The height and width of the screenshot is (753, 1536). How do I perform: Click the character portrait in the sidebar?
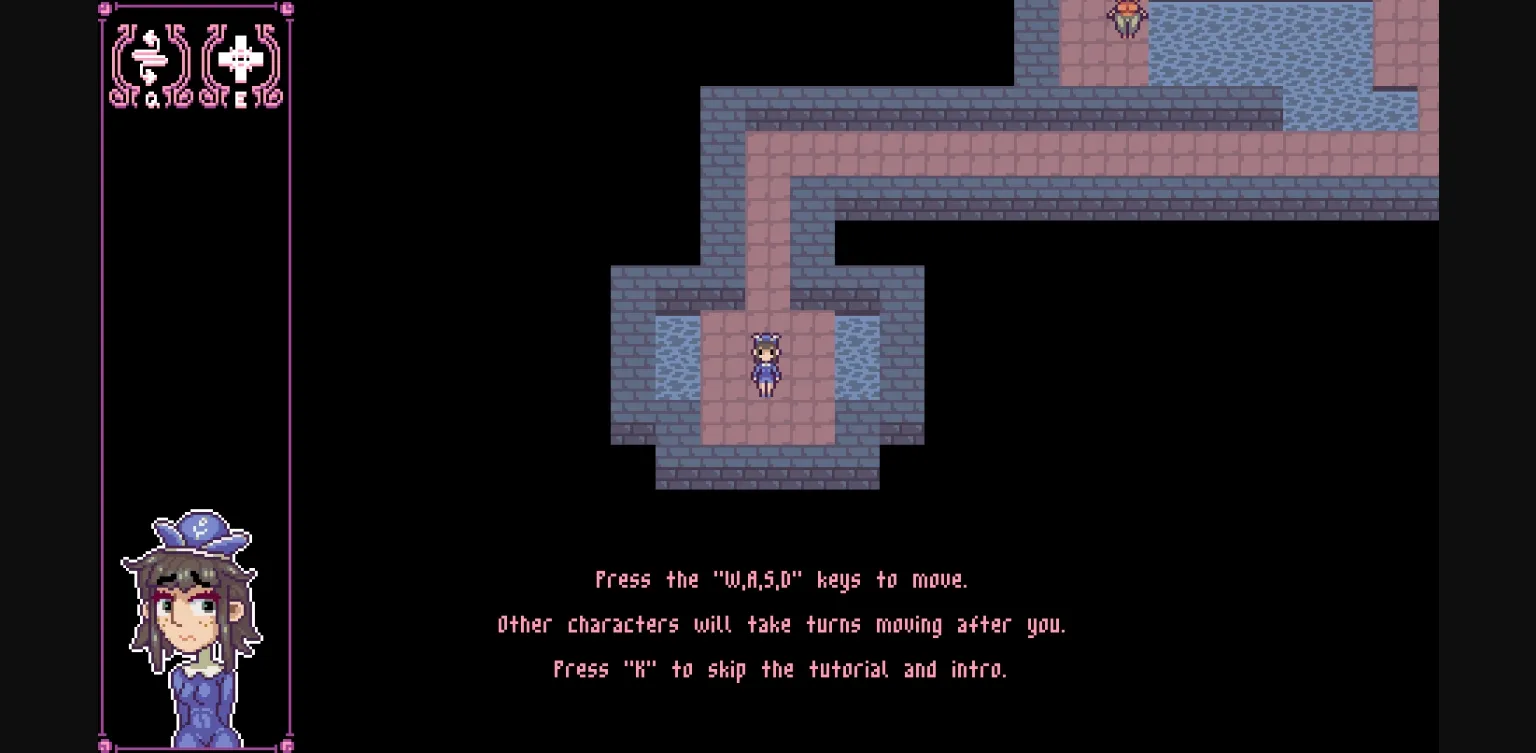[x=197, y=620]
